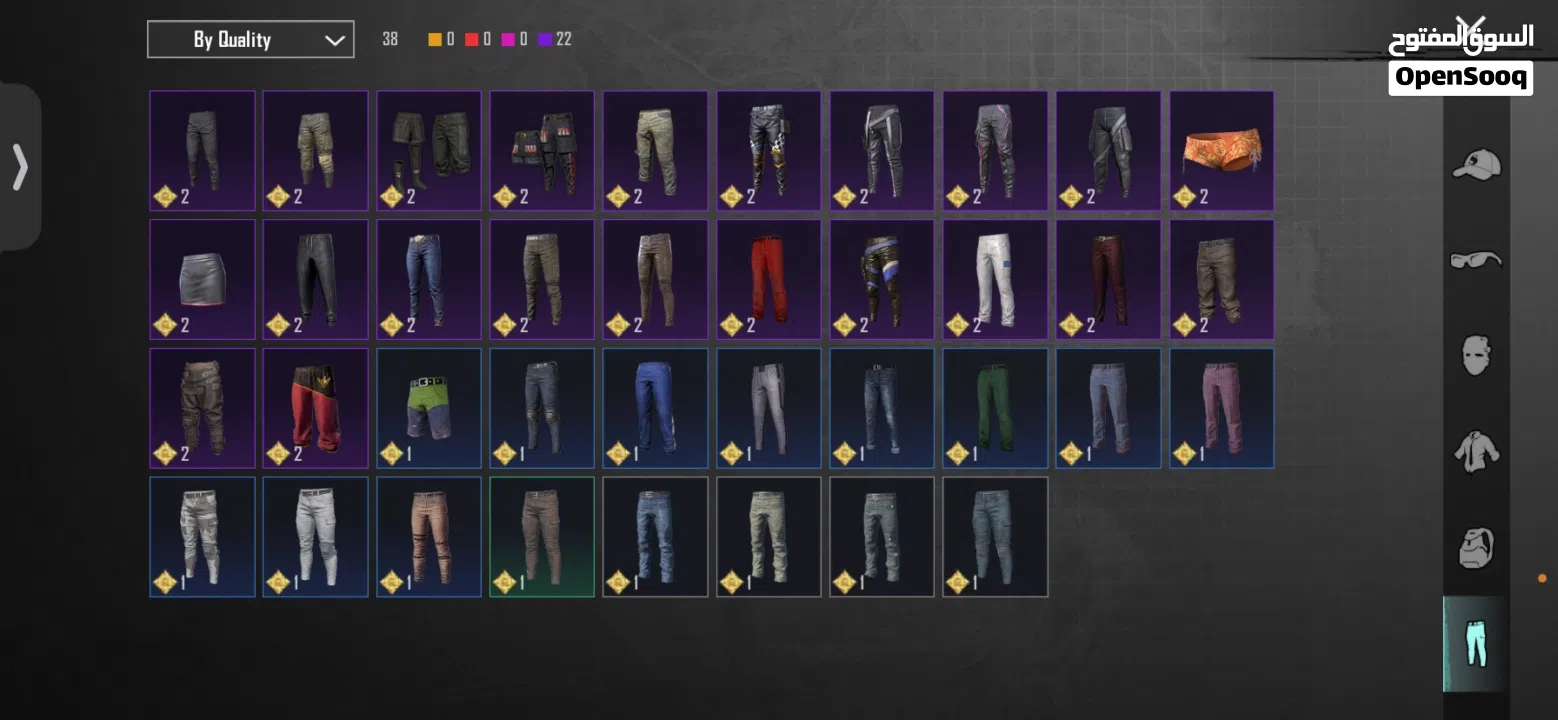Viewport: 1558px width, 720px height.
Task: Toggle selection of the green-highlighted pants
Action: click(x=541, y=536)
